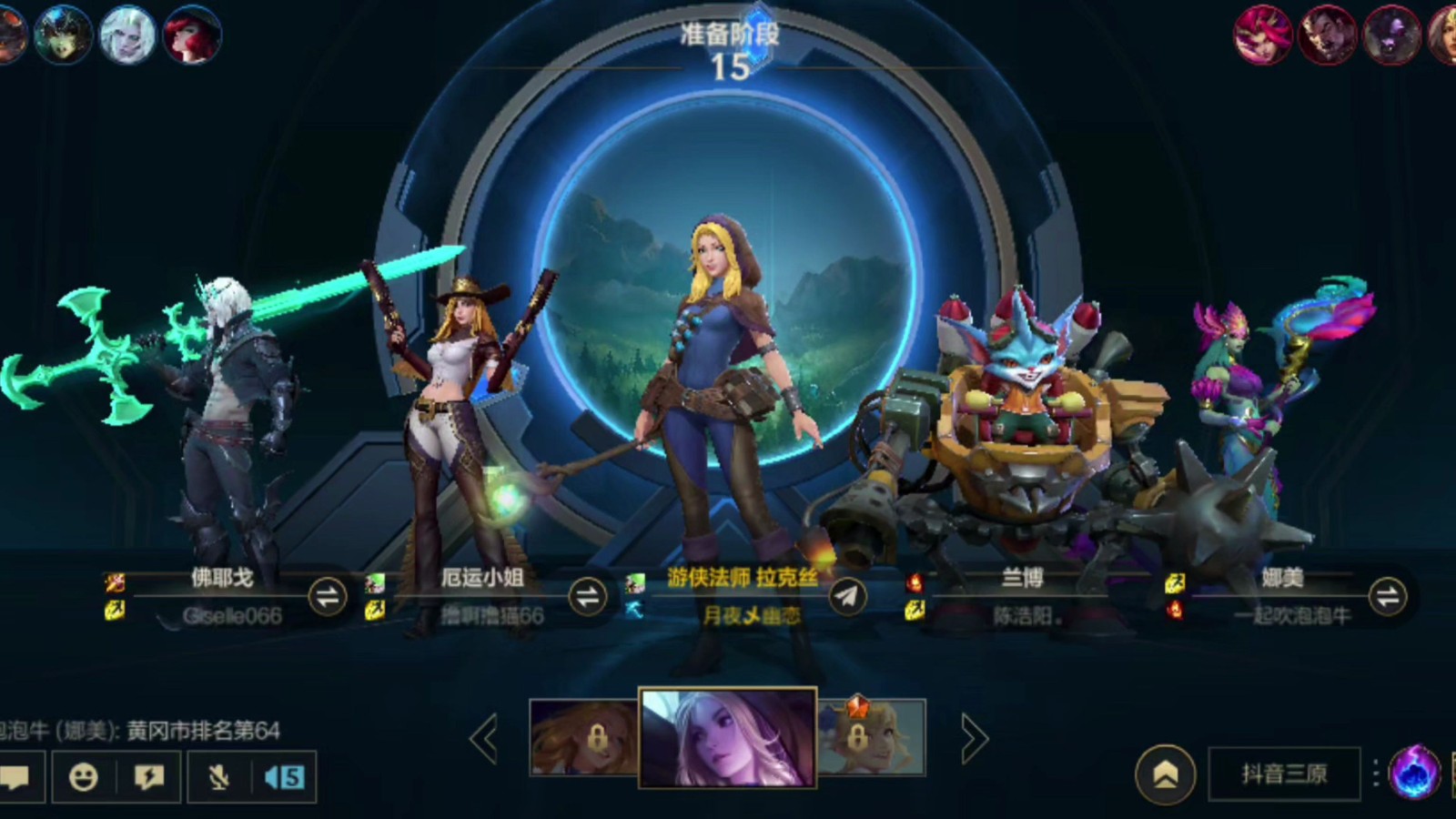The height and width of the screenshot is (819, 1456).
Task: Choose the locked skin with orange gem badge
Action: pyautogui.click(x=871, y=737)
